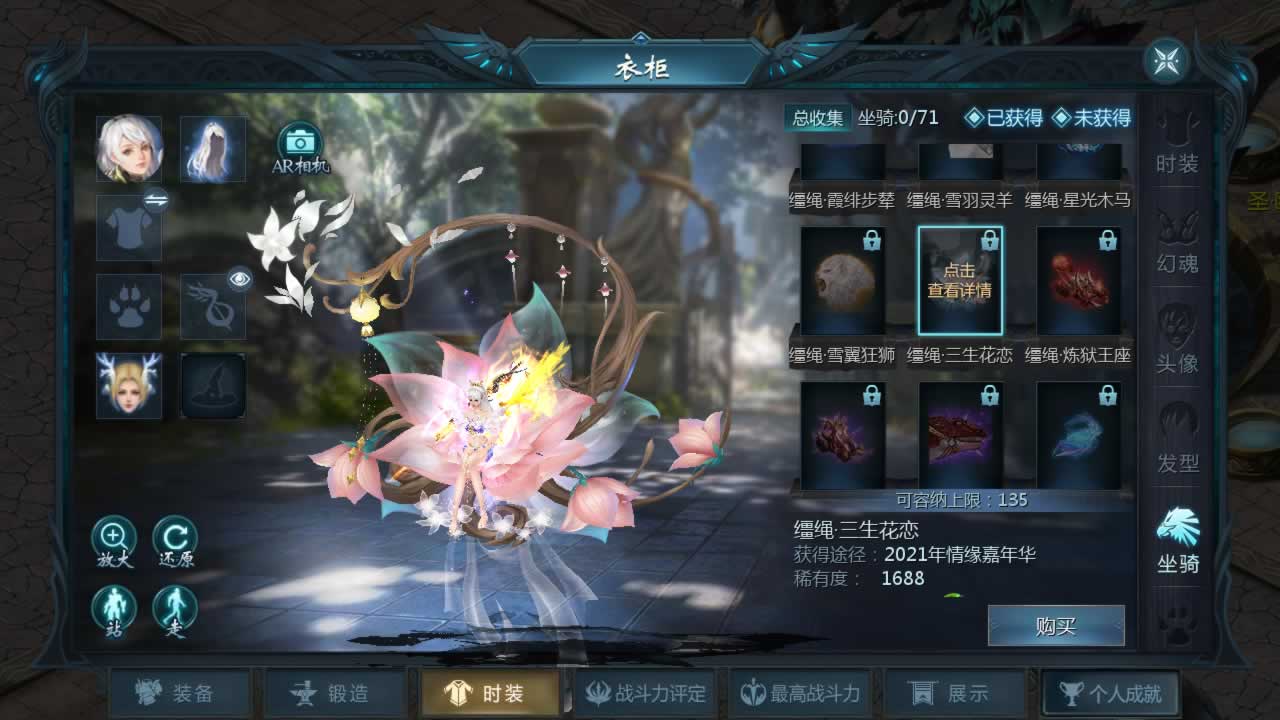Open the 锻造 forging bottom tab
The width and height of the screenshot is (1280, 720).
335,693
